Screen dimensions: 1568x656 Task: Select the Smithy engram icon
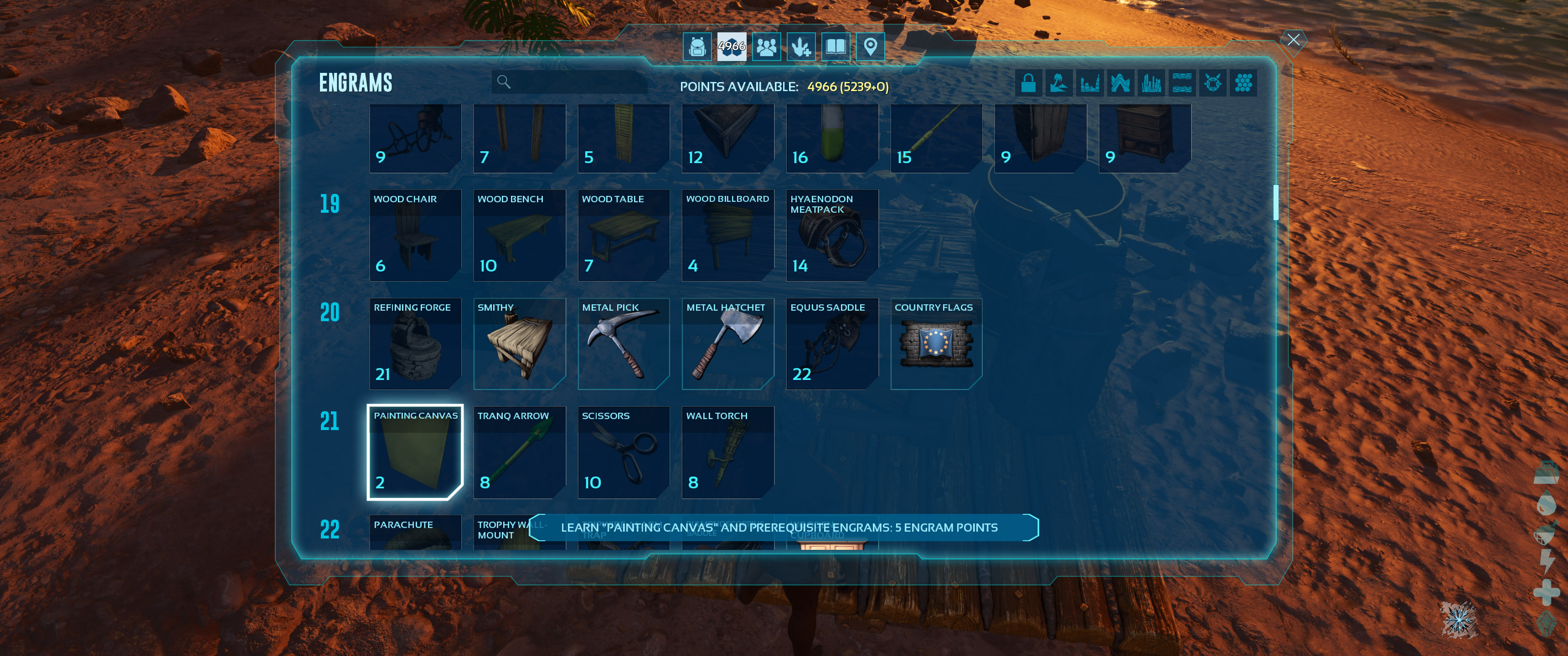[x=519, y=344]
